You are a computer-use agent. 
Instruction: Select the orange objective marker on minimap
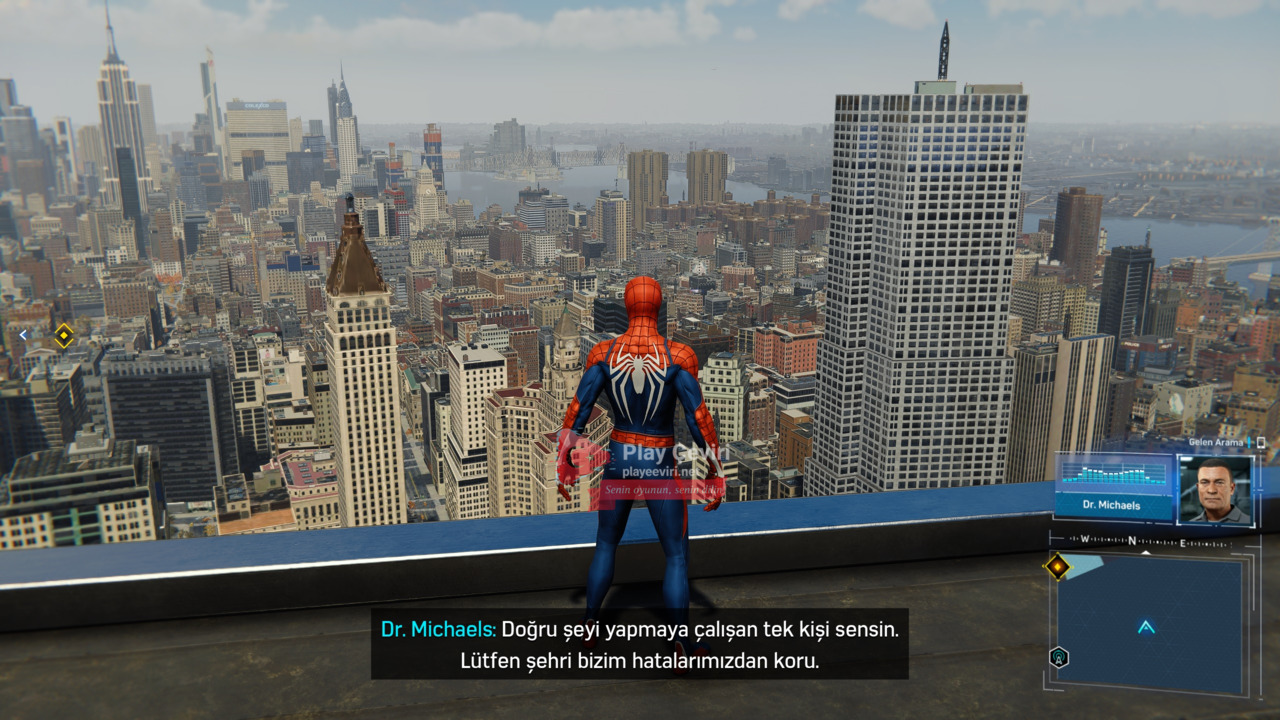(1057, 567)
